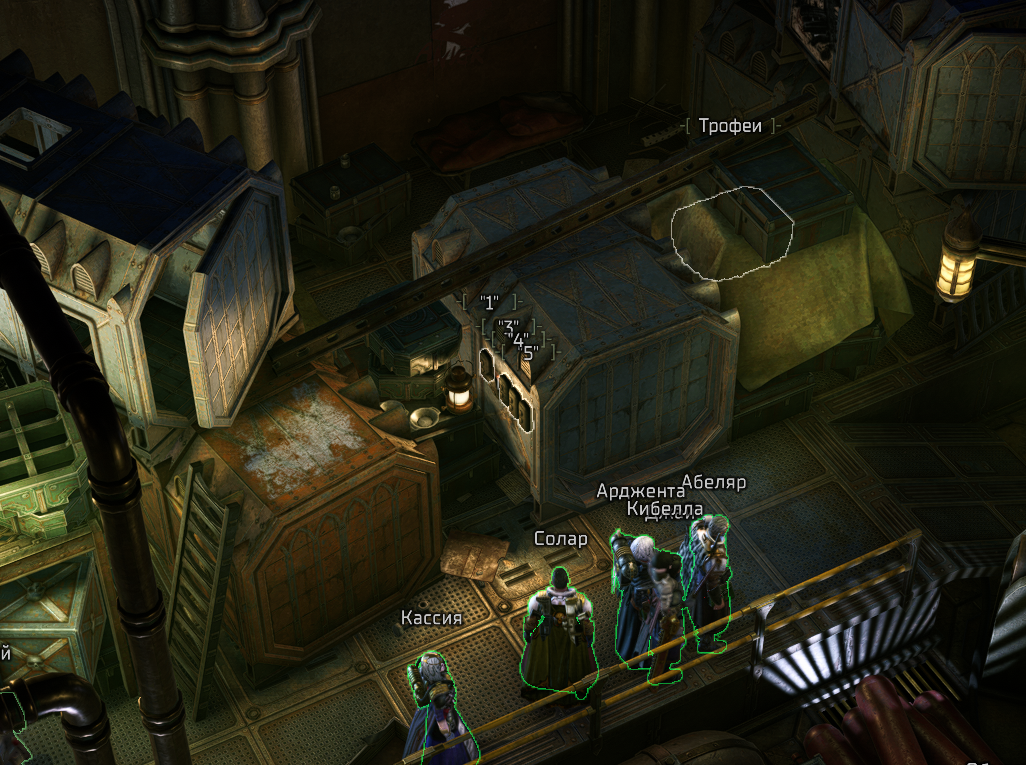Image resolution: width=1026 pixels, height=765 pixels.
Task: Select the Кассия name label
Action: 431,618
